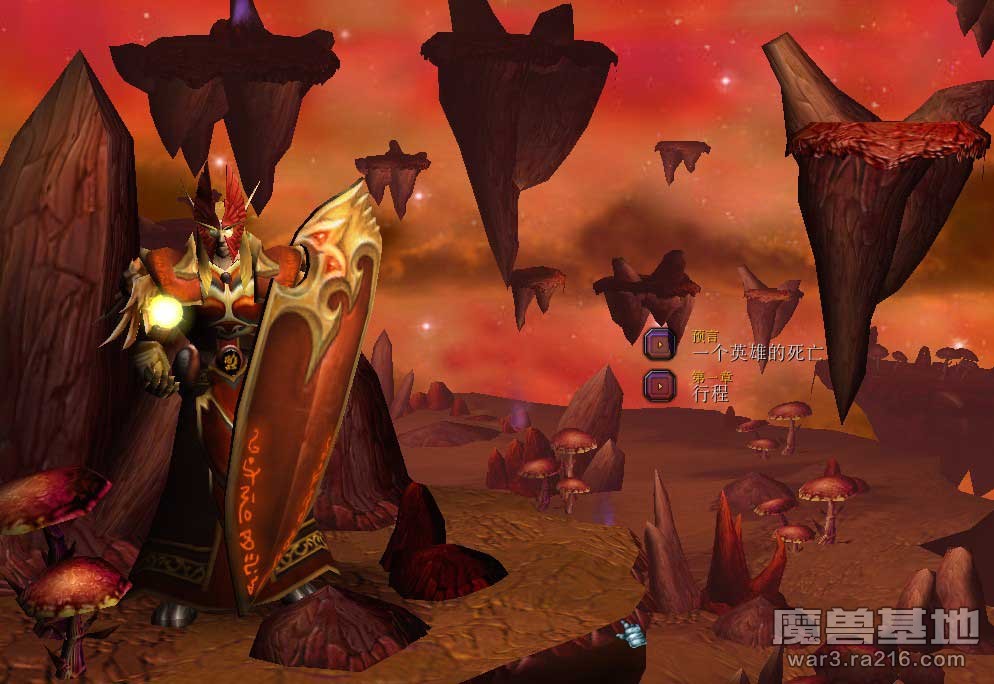
Task: Start chapter one 行程
Action: pos(659,384)
